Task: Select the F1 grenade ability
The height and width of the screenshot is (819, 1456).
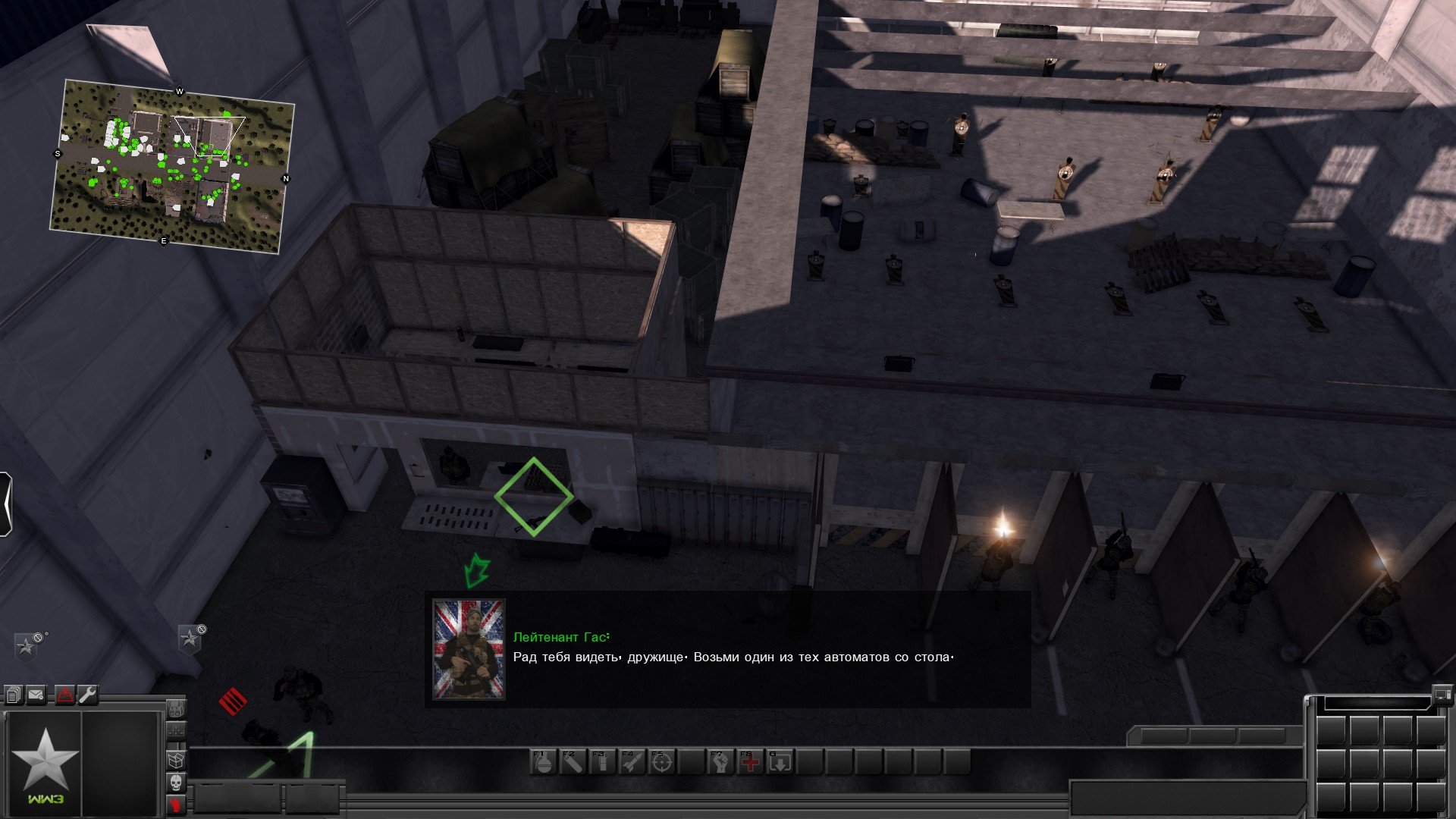Action: pyautogui.click(x=543, y=762)
